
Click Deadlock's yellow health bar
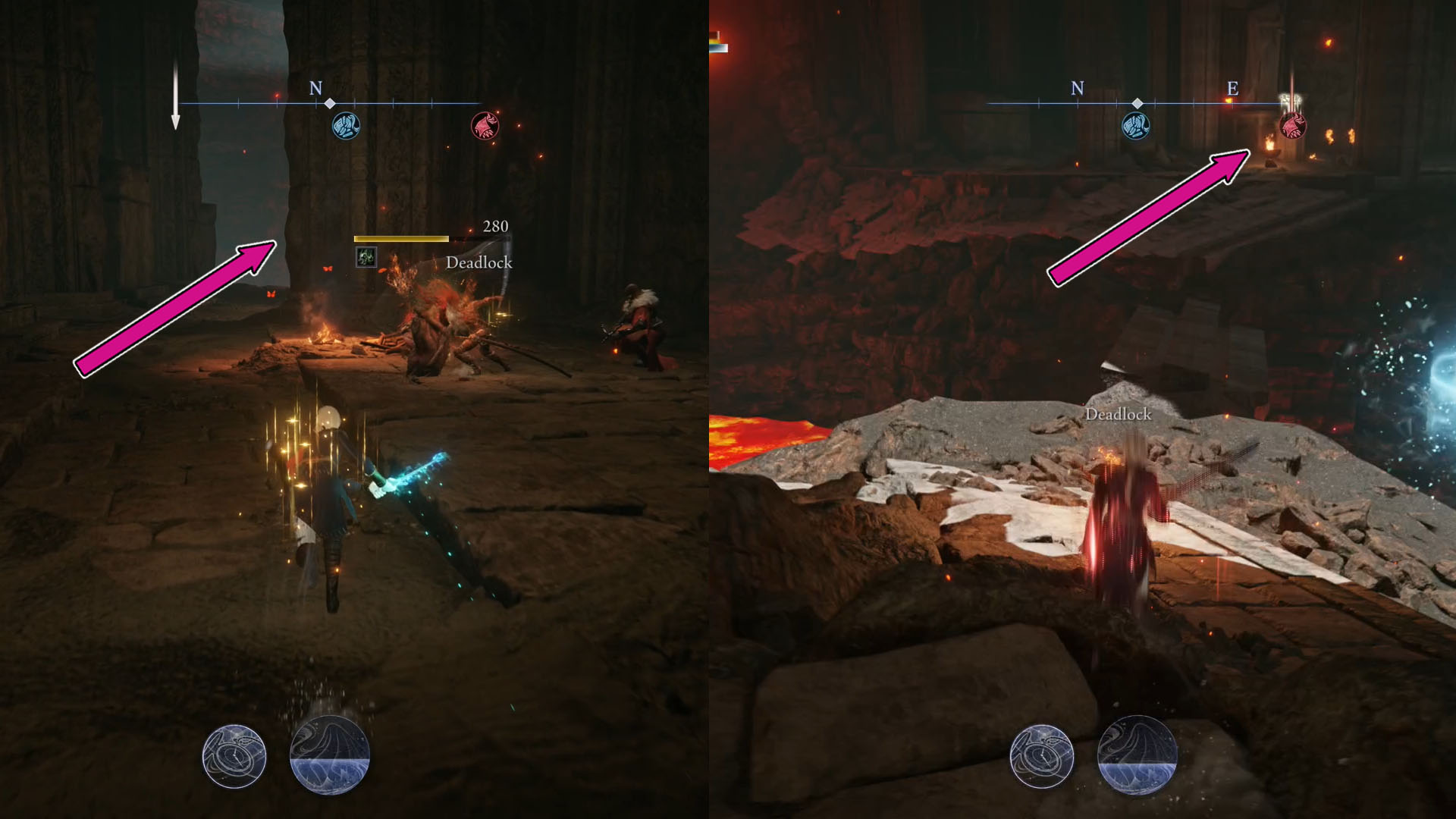point(400,237)
